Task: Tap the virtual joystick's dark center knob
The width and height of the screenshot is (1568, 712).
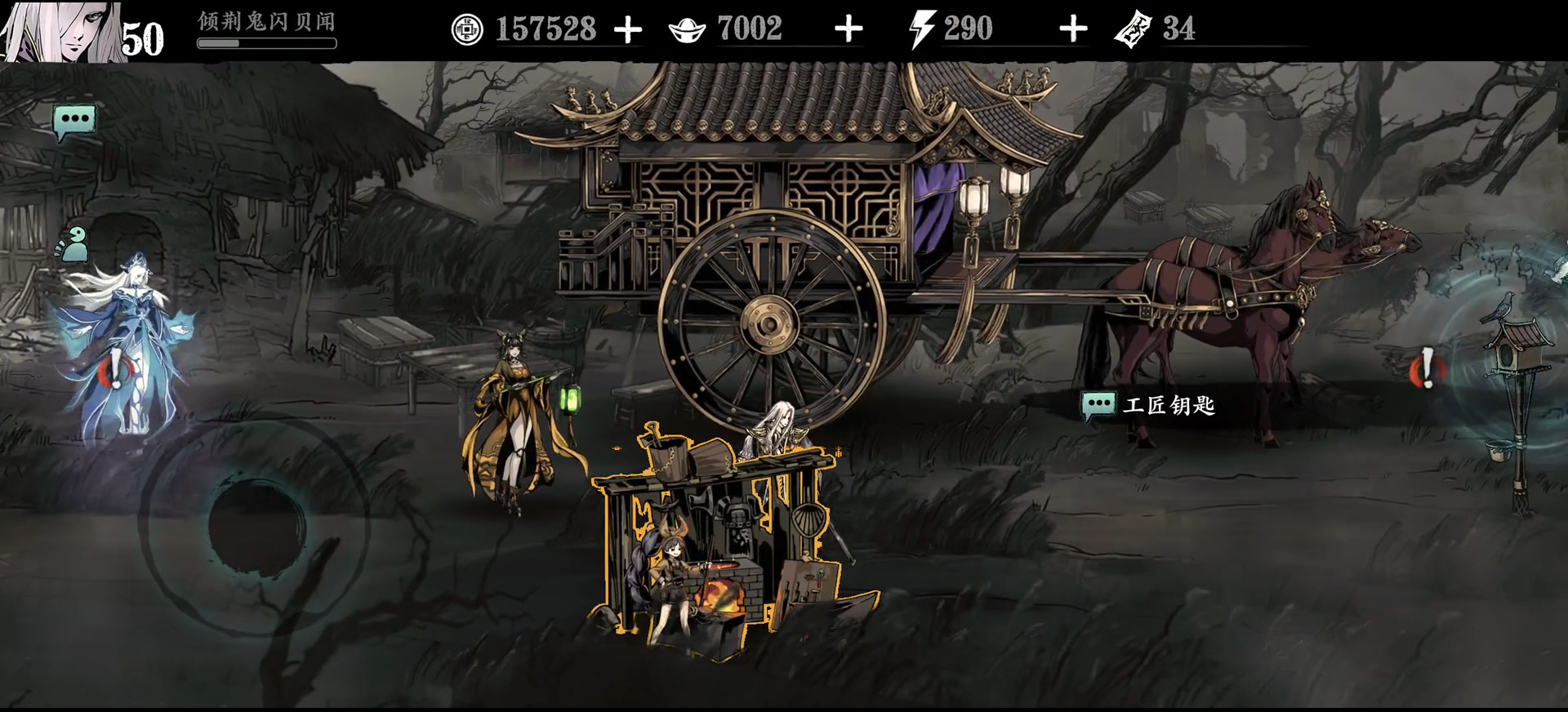Action: [x=256, y=525]
